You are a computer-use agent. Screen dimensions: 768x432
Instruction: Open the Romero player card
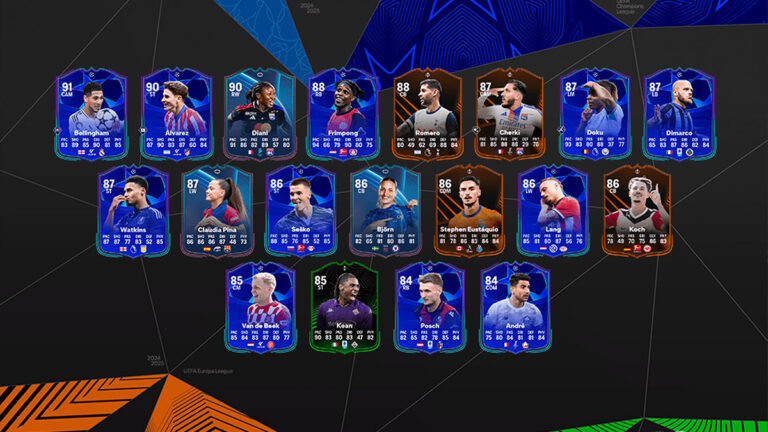[427, 114]
